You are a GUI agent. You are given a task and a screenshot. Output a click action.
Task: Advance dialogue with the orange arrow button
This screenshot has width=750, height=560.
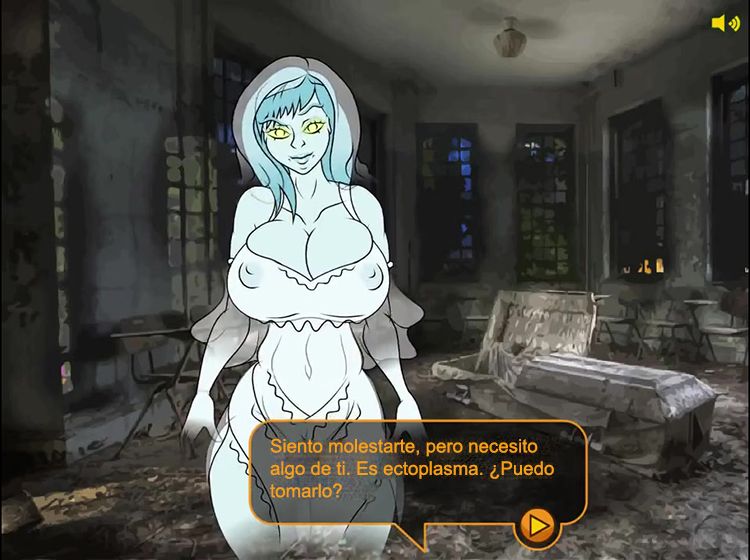click(x=538, y=524)
